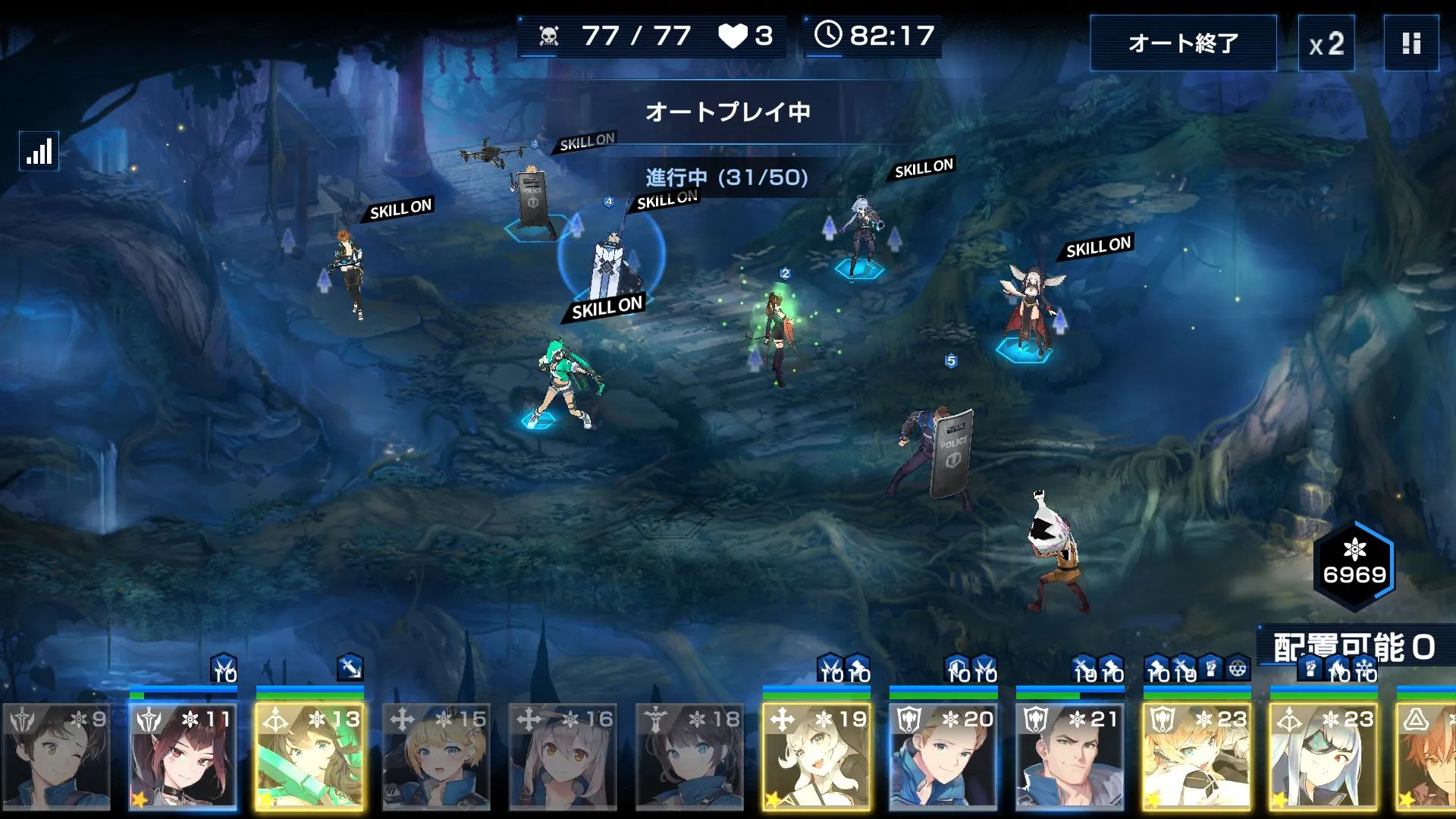Select the cost 23 eyepatch unit card
The image size is (1456, 819).
(1324, 756)
